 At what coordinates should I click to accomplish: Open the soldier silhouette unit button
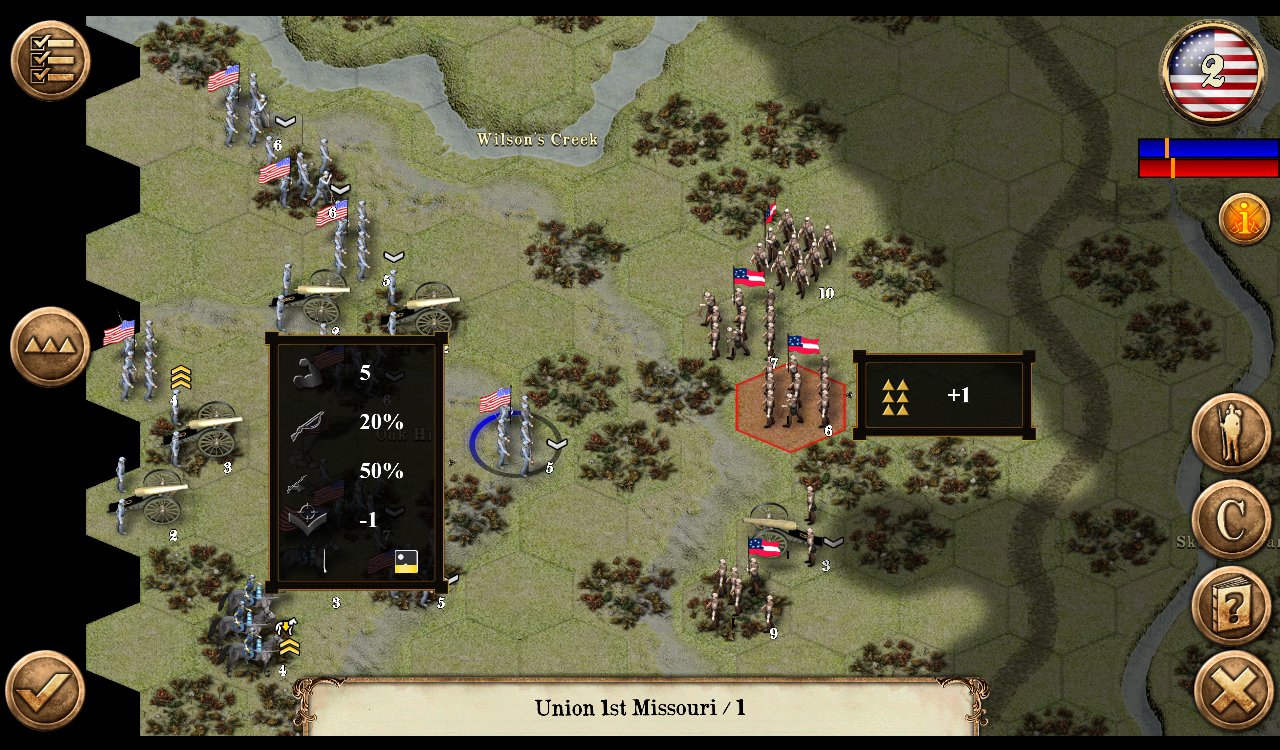1231,433
